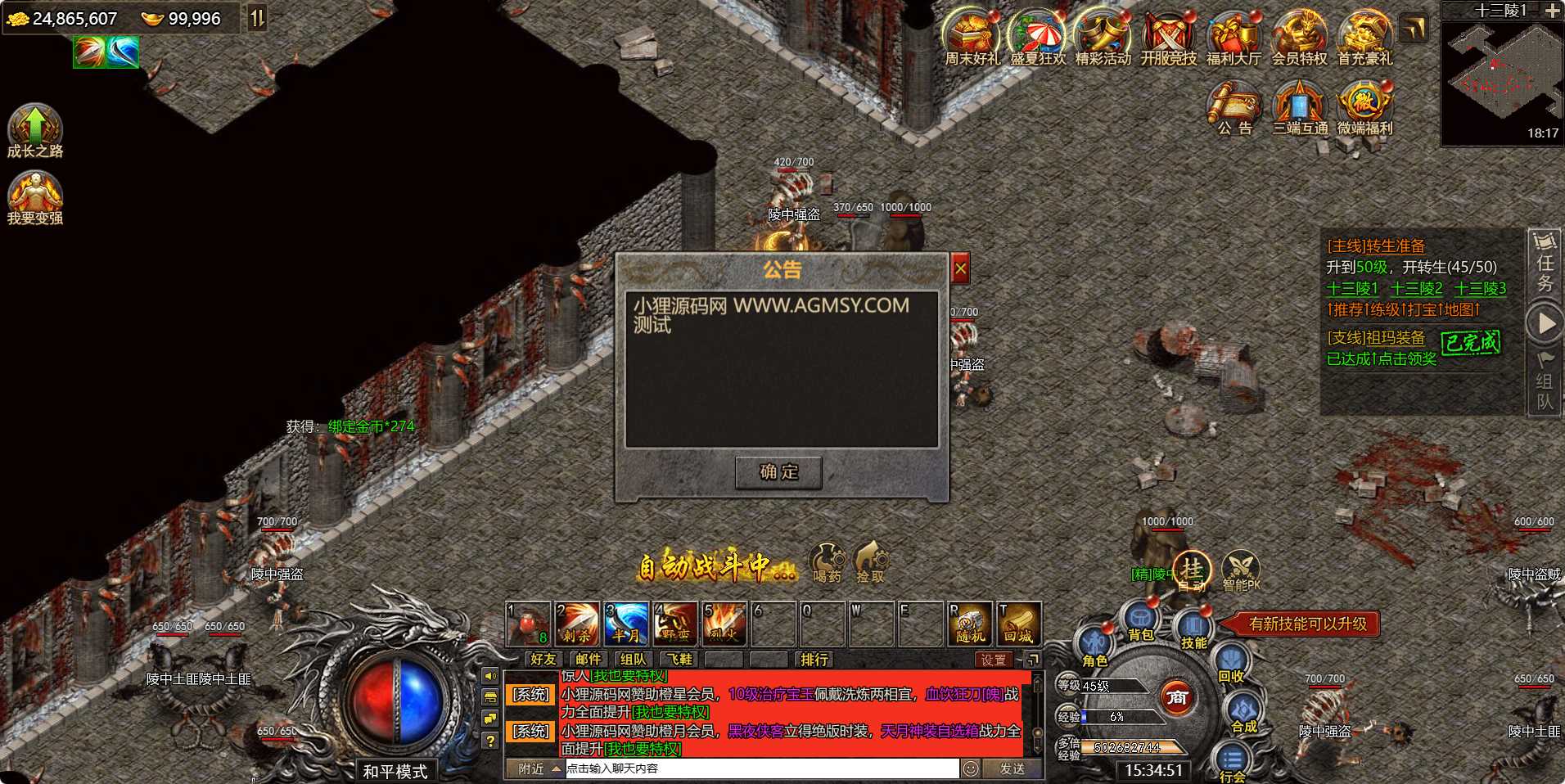
Task: Click the chat input field 点击输入聊天内容
Action: (761, 768)
